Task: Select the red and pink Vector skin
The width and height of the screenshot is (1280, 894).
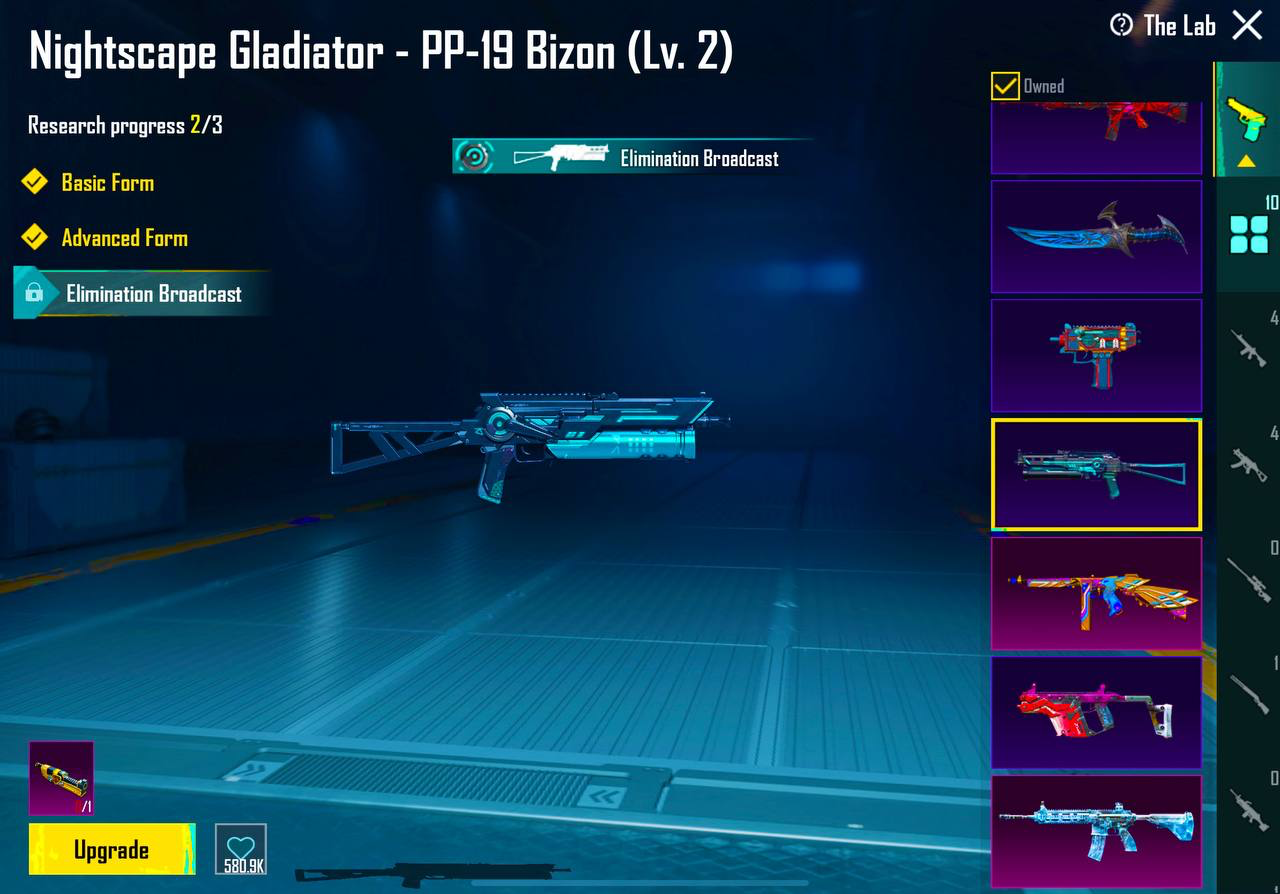Action: tap(1096, 712)
